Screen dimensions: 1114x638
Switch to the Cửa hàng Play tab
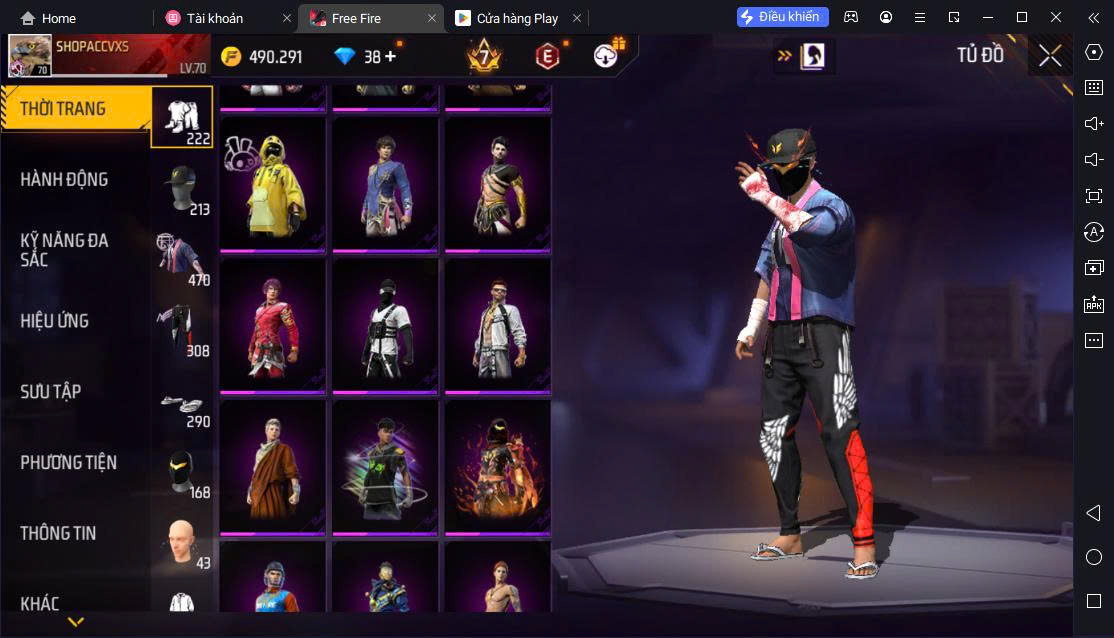(517, 18)
